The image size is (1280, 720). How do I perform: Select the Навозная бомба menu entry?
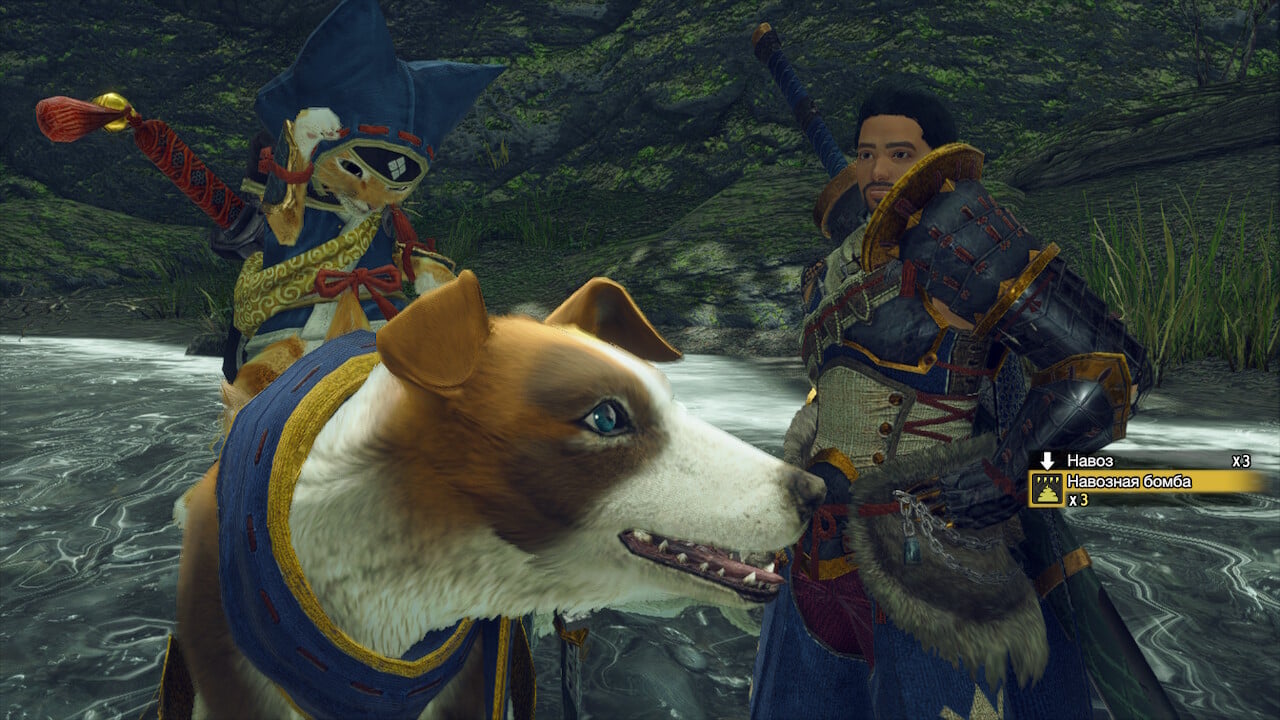click(x=1130, y=482)
